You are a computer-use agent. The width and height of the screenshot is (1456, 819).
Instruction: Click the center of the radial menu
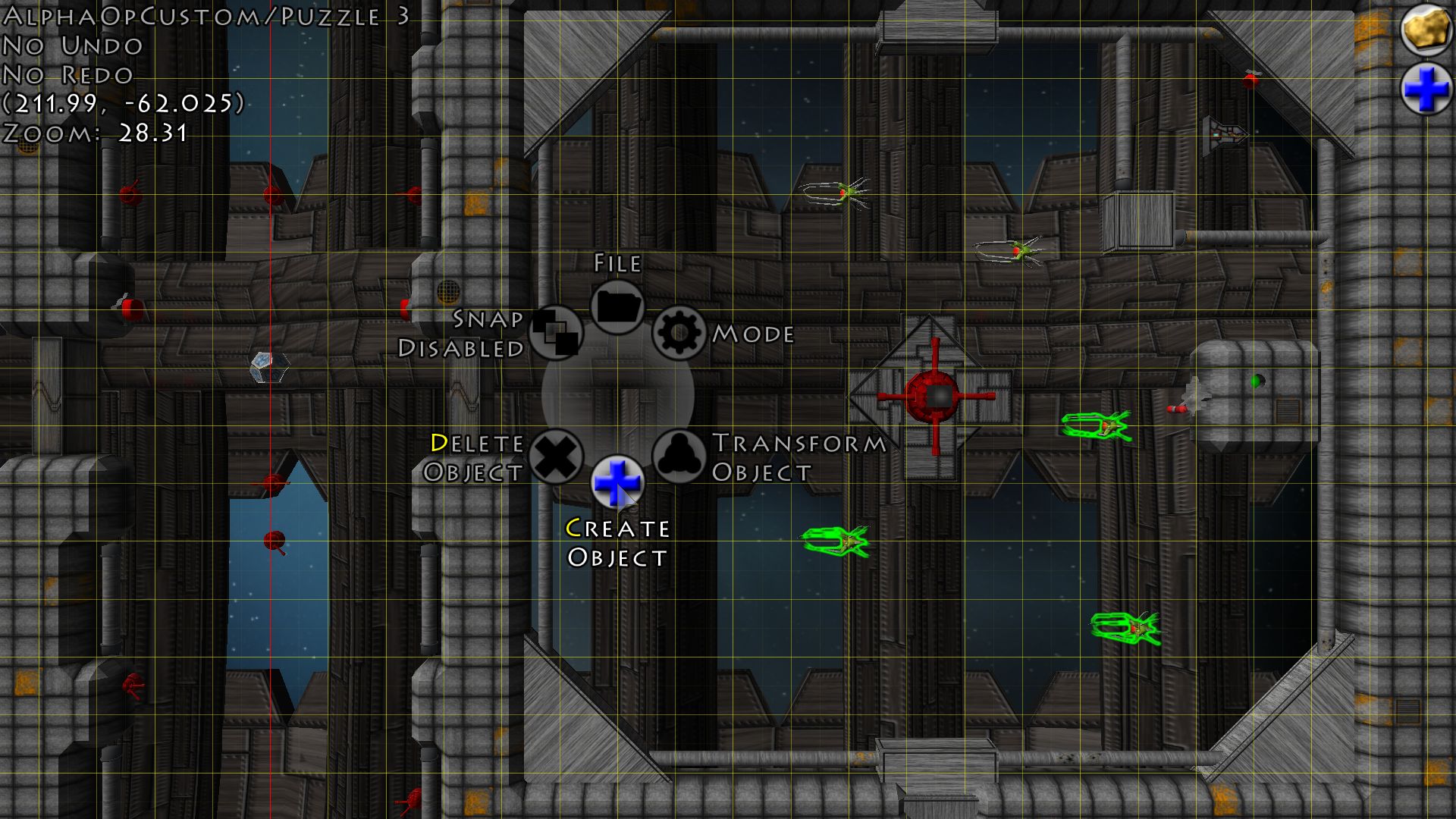point(618,394)
